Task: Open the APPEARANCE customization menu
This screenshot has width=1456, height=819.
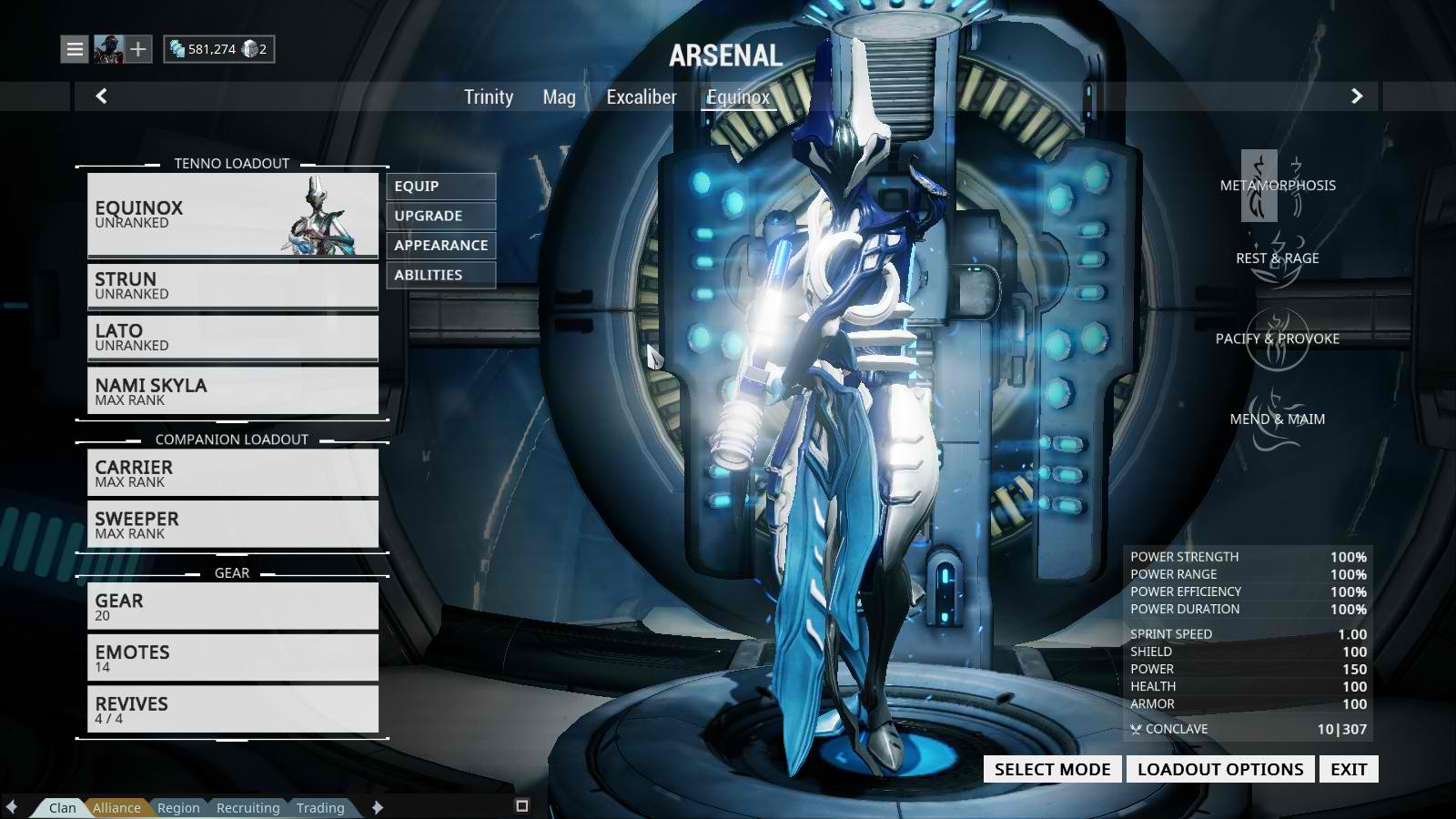Action: (x=440, y=245)
